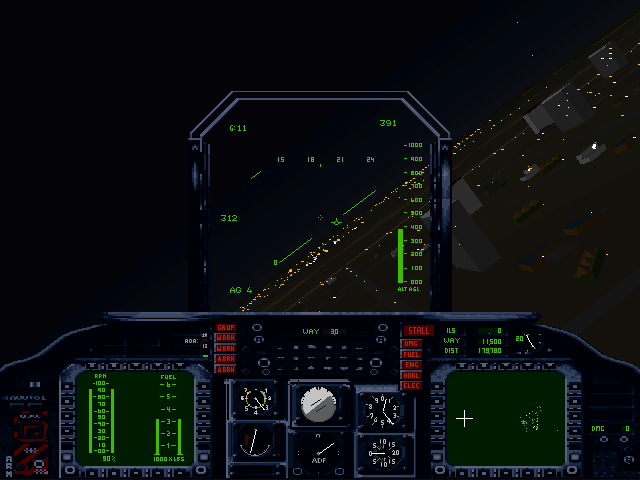Select the ENG warning light

[x=412, y=365]
